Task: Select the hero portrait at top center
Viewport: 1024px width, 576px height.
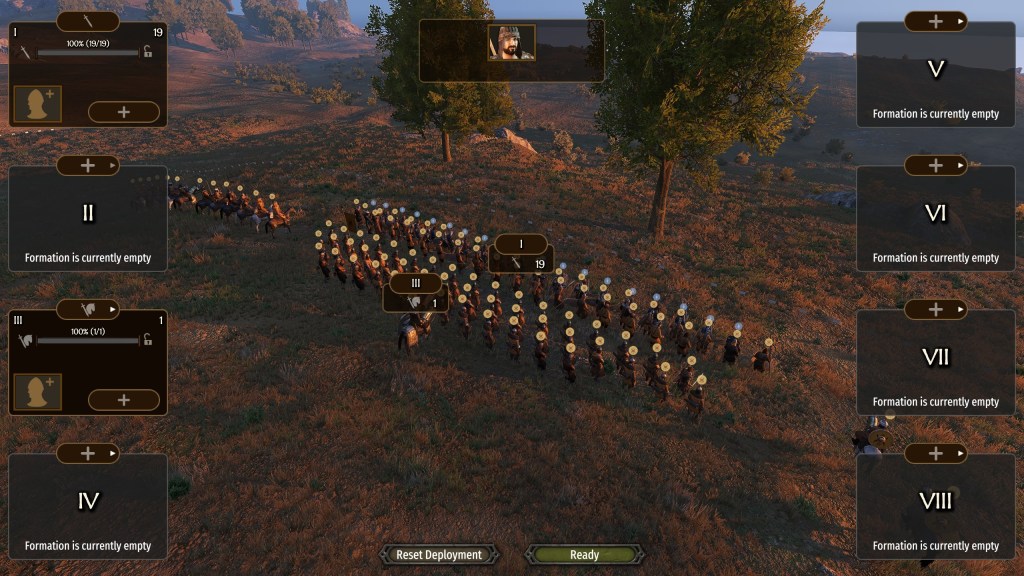Action: (x=511, y=43)
